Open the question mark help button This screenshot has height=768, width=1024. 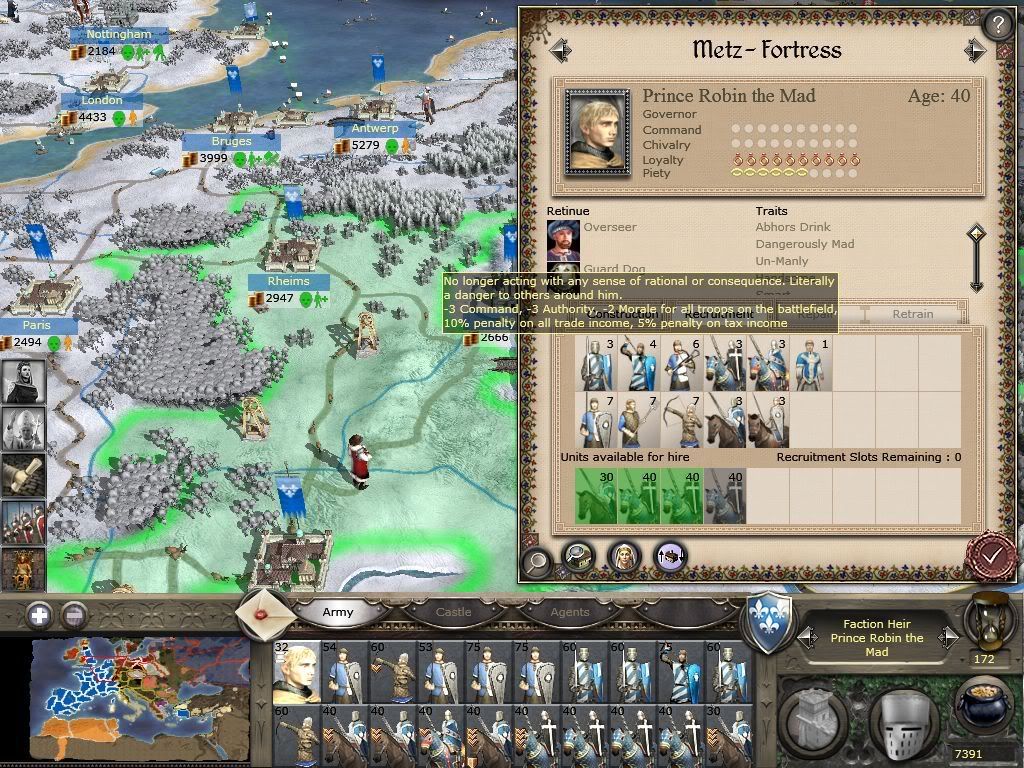(997, 25)
